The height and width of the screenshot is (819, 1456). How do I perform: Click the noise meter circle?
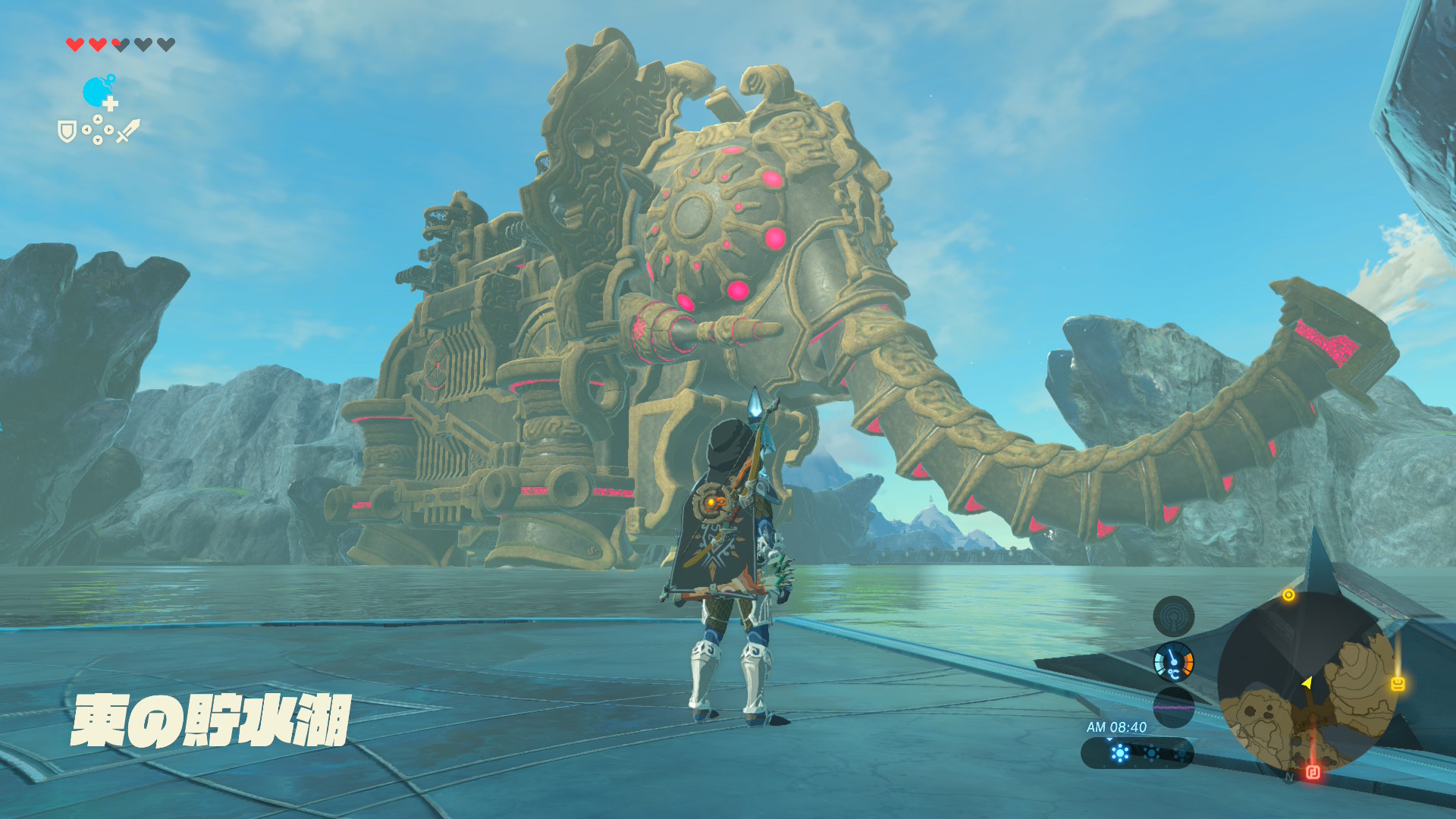(x=1173, y=707)
